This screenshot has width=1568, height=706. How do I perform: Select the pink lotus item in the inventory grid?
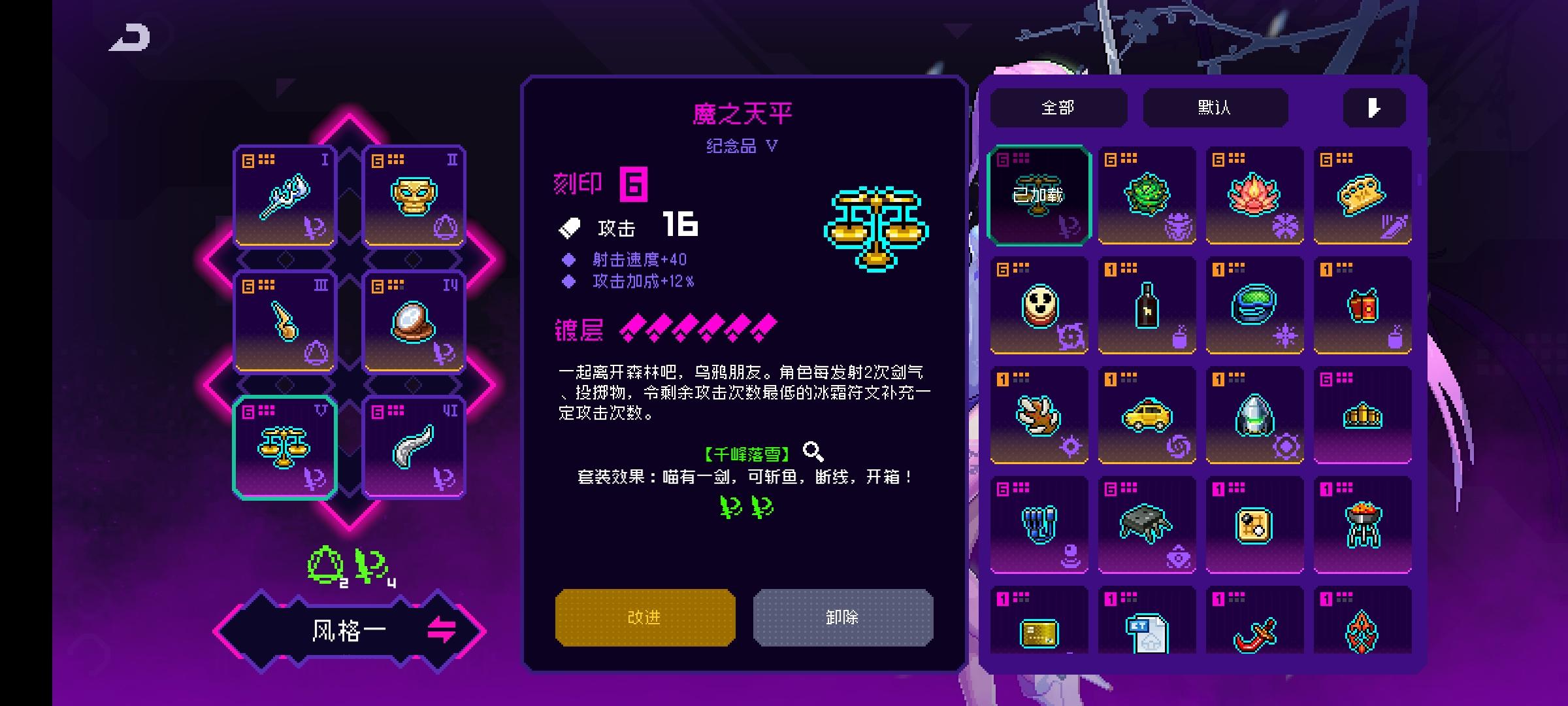click(x=1254, y=194)
